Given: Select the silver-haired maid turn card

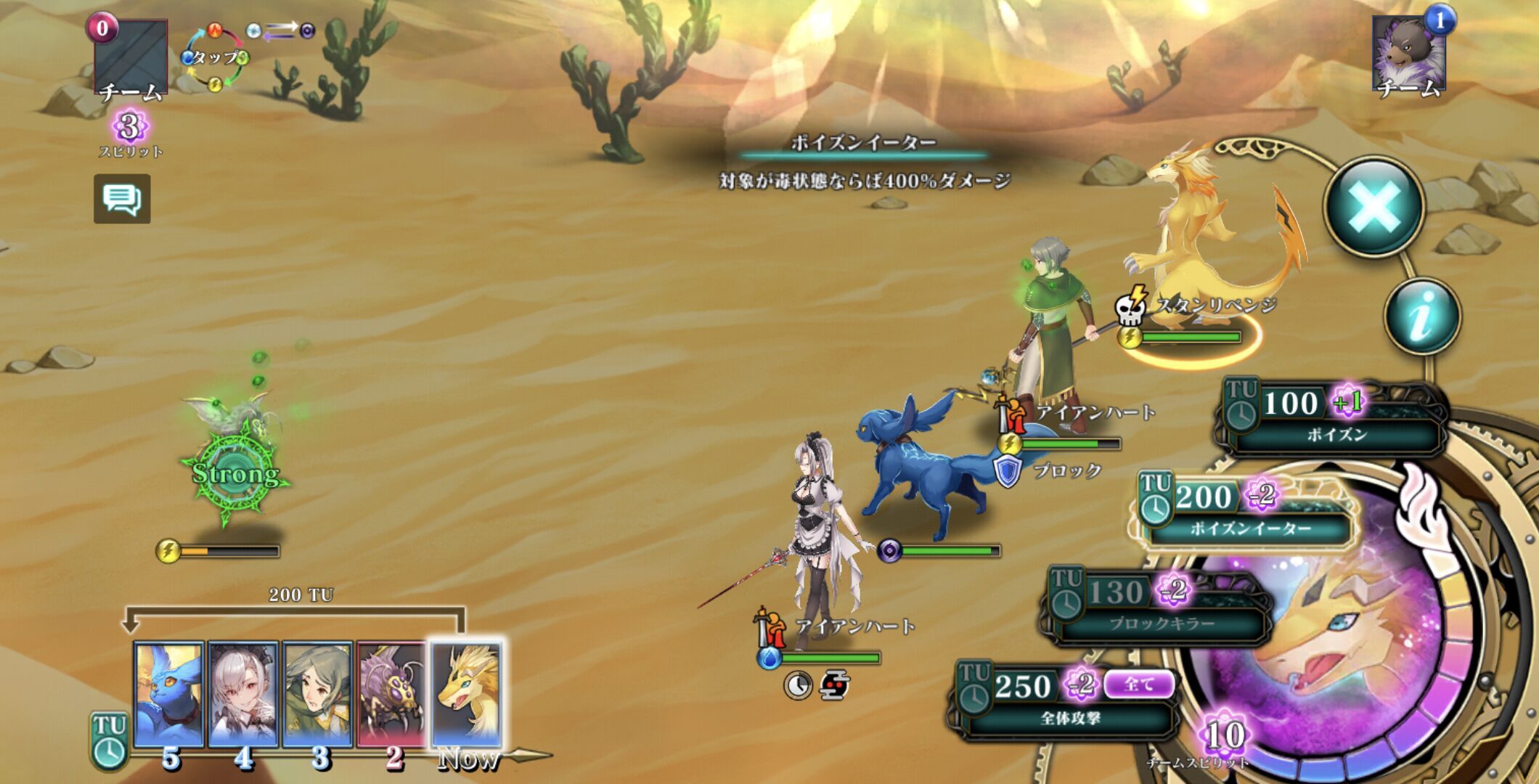Looking at the screenshot, I should [243, 695].
